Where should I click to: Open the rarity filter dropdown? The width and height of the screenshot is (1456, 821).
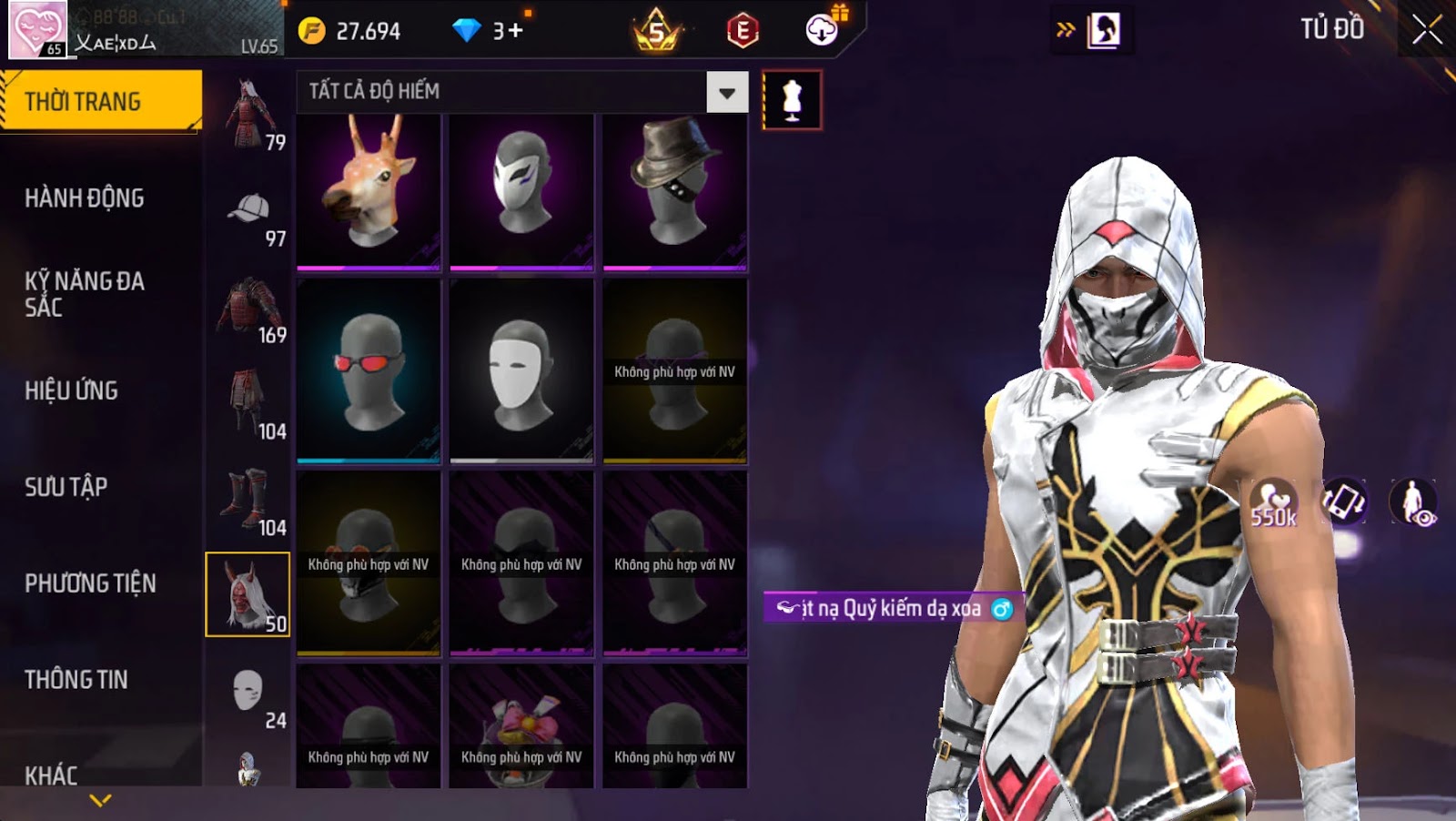coord(726,92)
